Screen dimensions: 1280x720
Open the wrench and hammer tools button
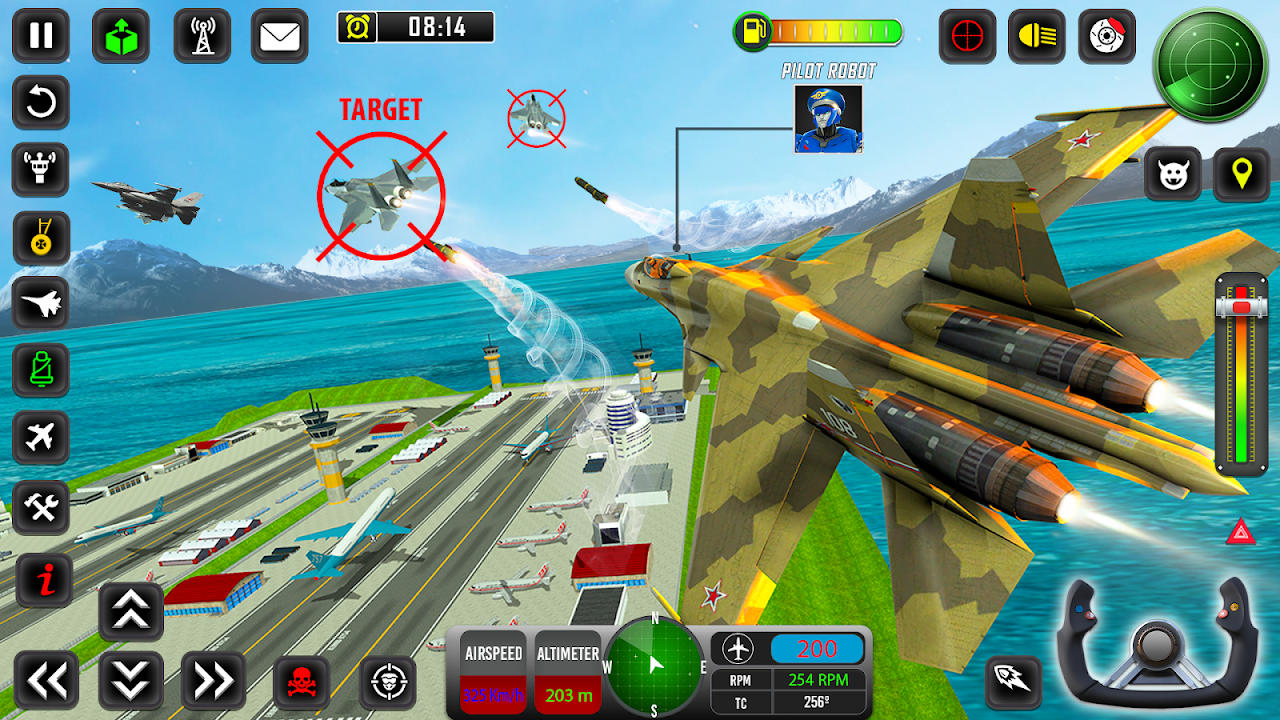click(41, 508)
